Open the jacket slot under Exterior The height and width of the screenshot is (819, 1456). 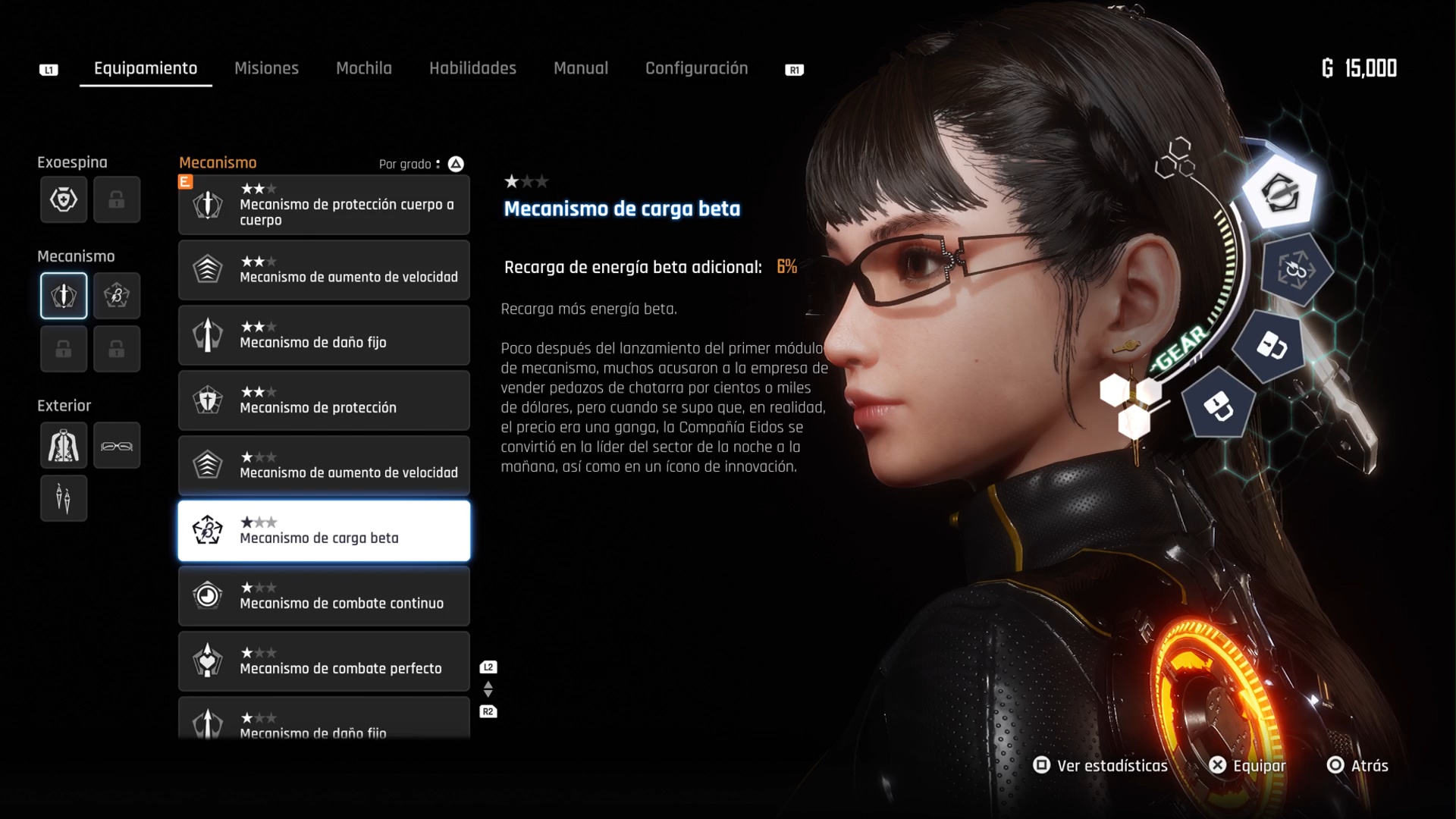[64, 445]
